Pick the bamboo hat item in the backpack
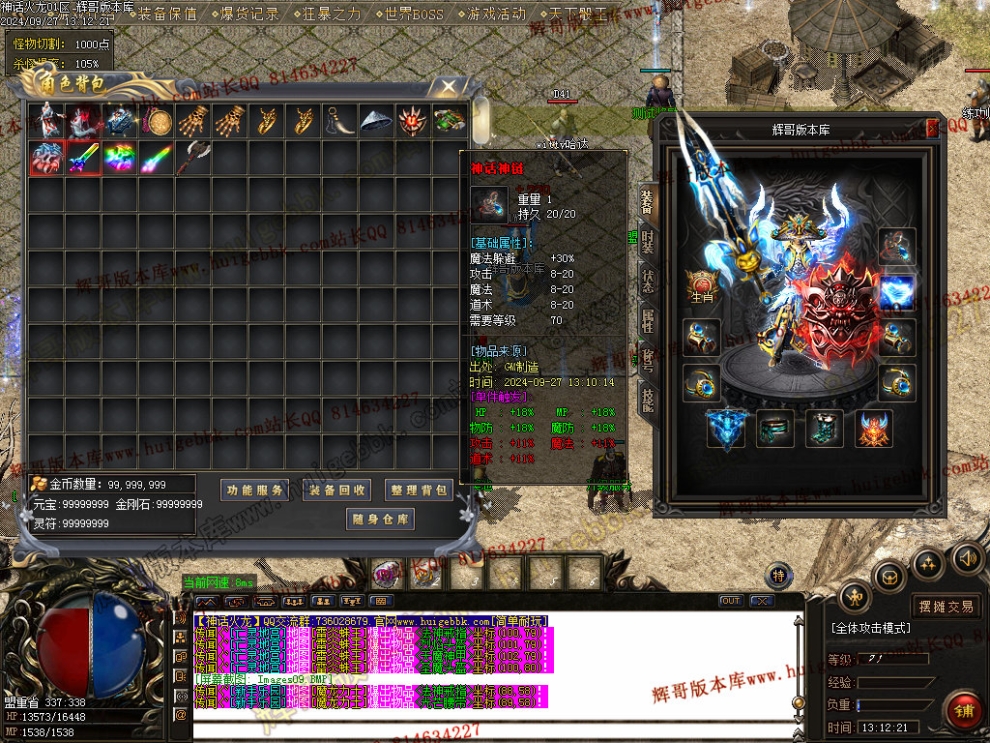Viewport: 990px width, 743px height. tap(376, 122)
